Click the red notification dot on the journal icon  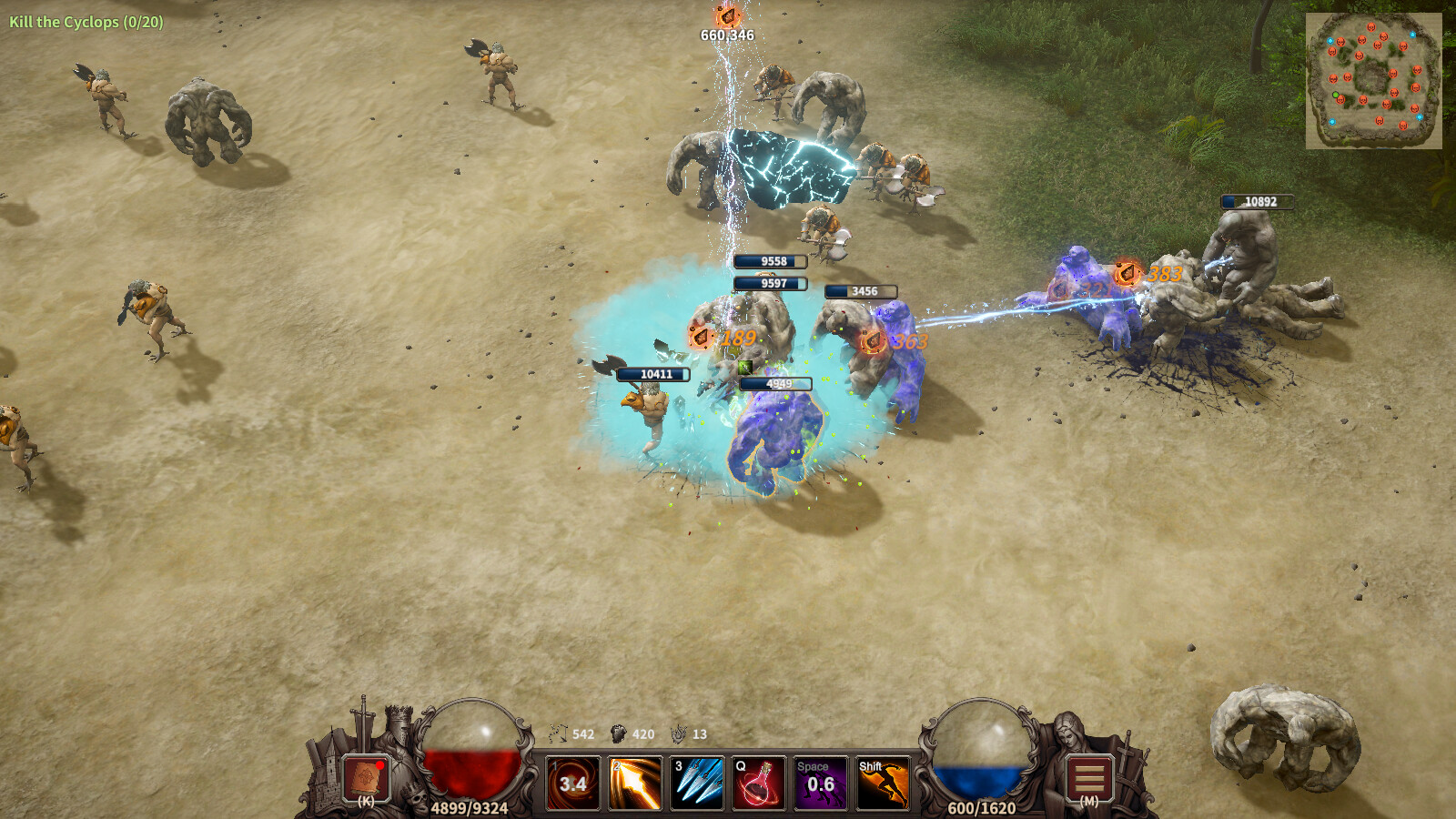(x=380, y=767)
